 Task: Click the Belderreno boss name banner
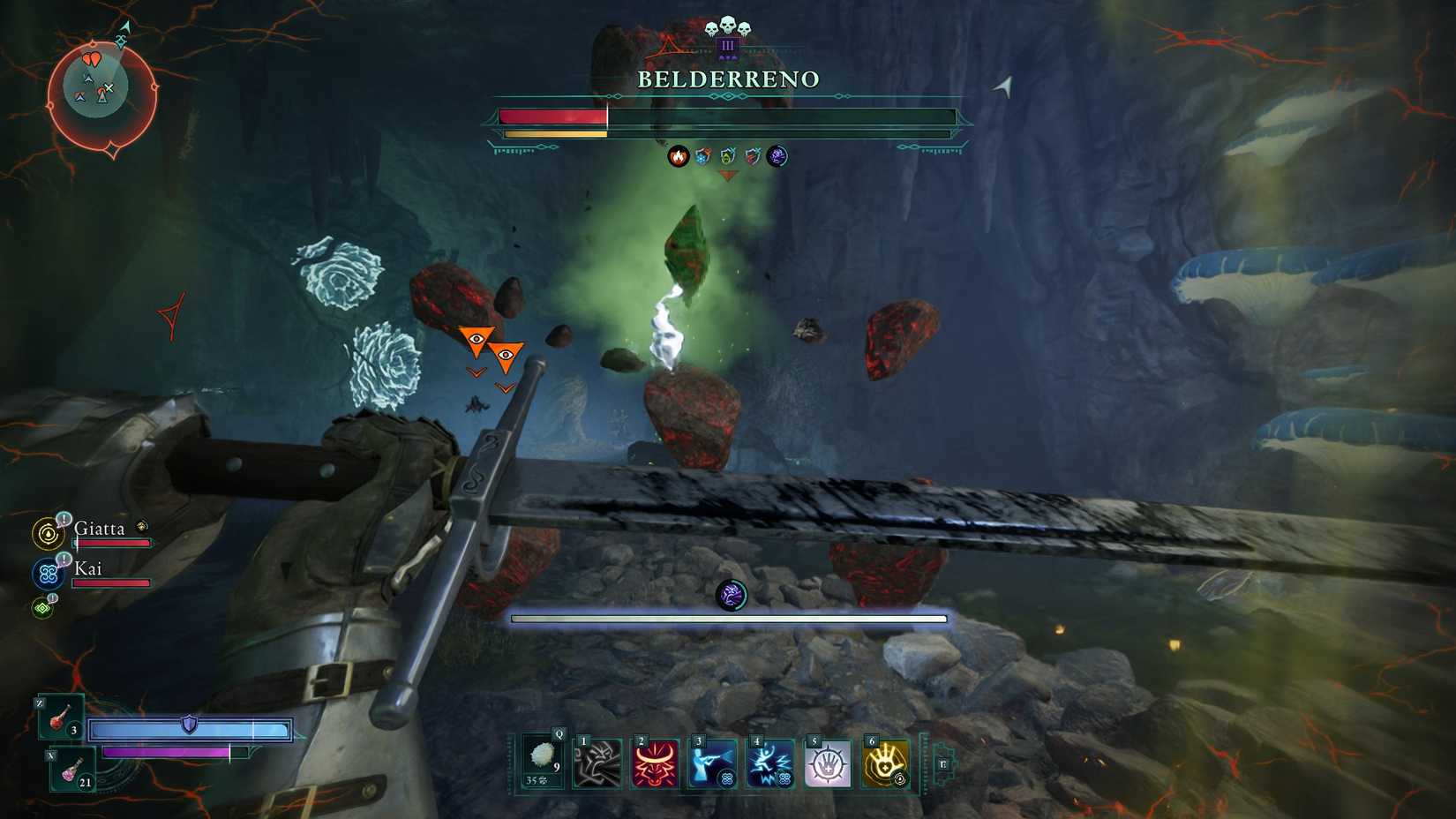(x=727, y=79)
